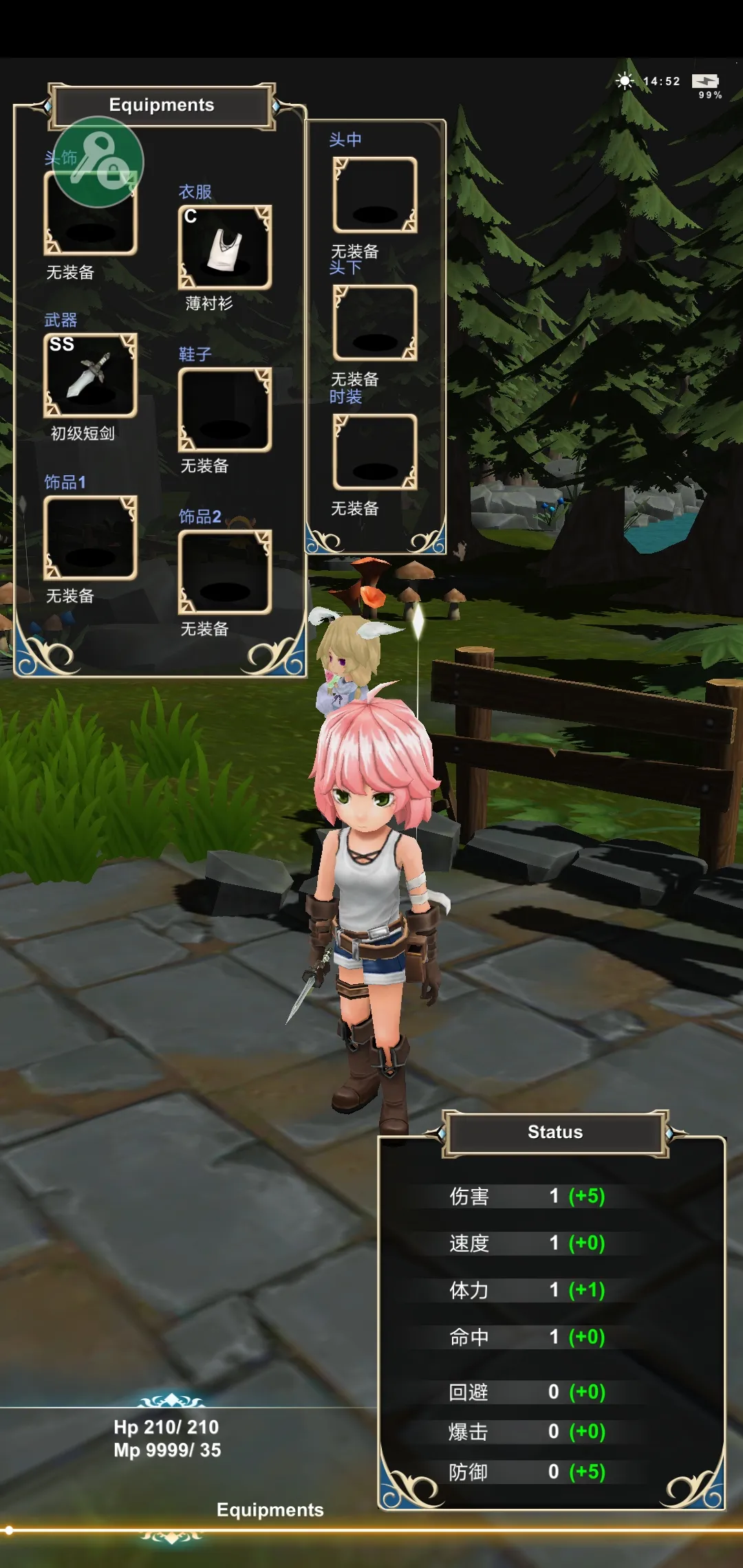Select the 初级短剑 weapon slot
The height and width of the screenshot is (1568, 743).
point(90,375)
